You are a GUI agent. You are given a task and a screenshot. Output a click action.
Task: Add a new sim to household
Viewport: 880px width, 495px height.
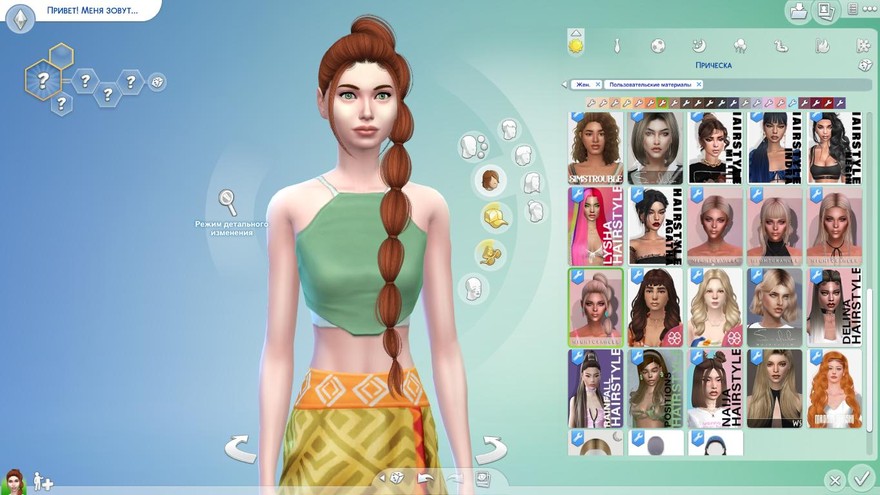(x=43, y=481)
